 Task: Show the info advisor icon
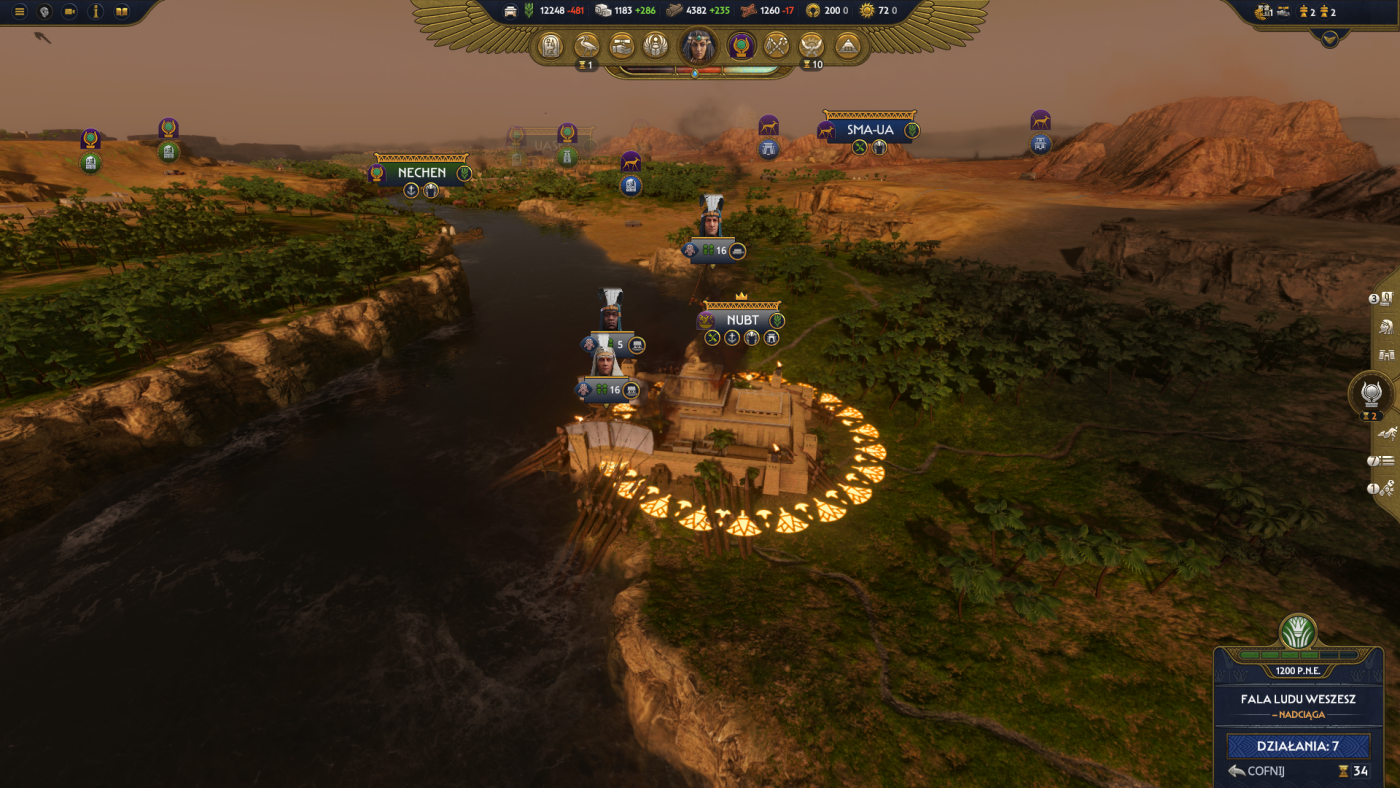click(96, 12)
